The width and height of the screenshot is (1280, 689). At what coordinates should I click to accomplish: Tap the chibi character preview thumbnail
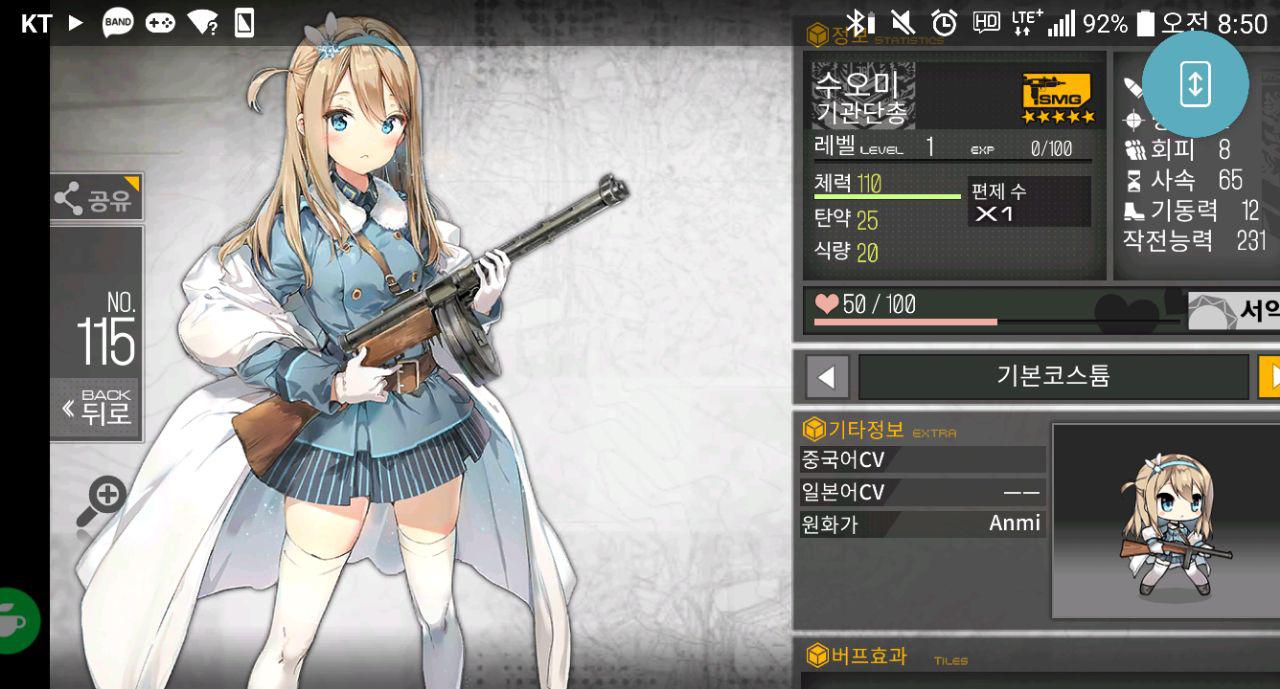[1166, 520]
